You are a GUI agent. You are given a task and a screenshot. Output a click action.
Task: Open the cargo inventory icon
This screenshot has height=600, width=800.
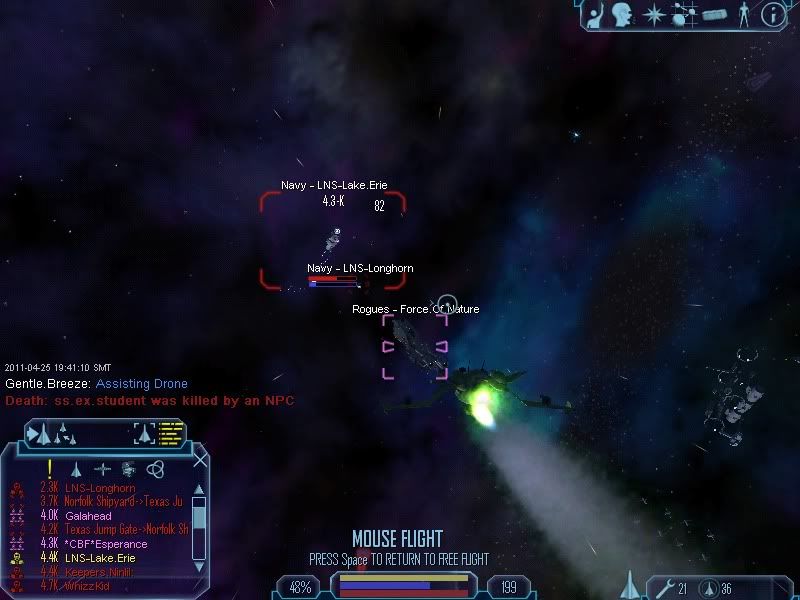[713, 15]
